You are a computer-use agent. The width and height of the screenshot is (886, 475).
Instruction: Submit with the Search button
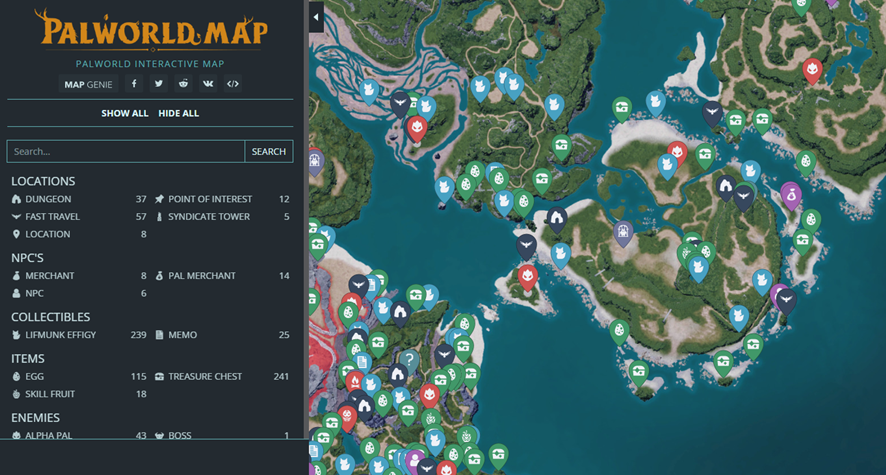point(268,151)
